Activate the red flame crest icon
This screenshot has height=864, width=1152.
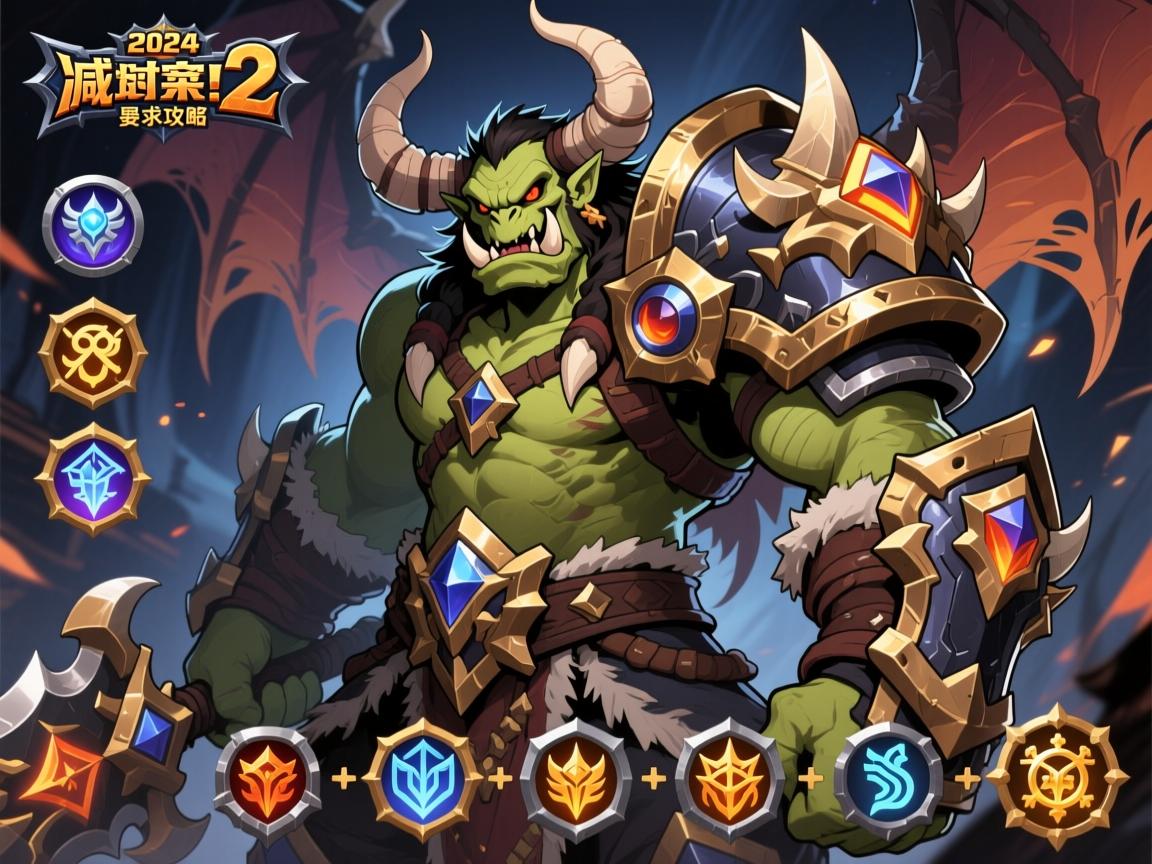tap(267, 780)
